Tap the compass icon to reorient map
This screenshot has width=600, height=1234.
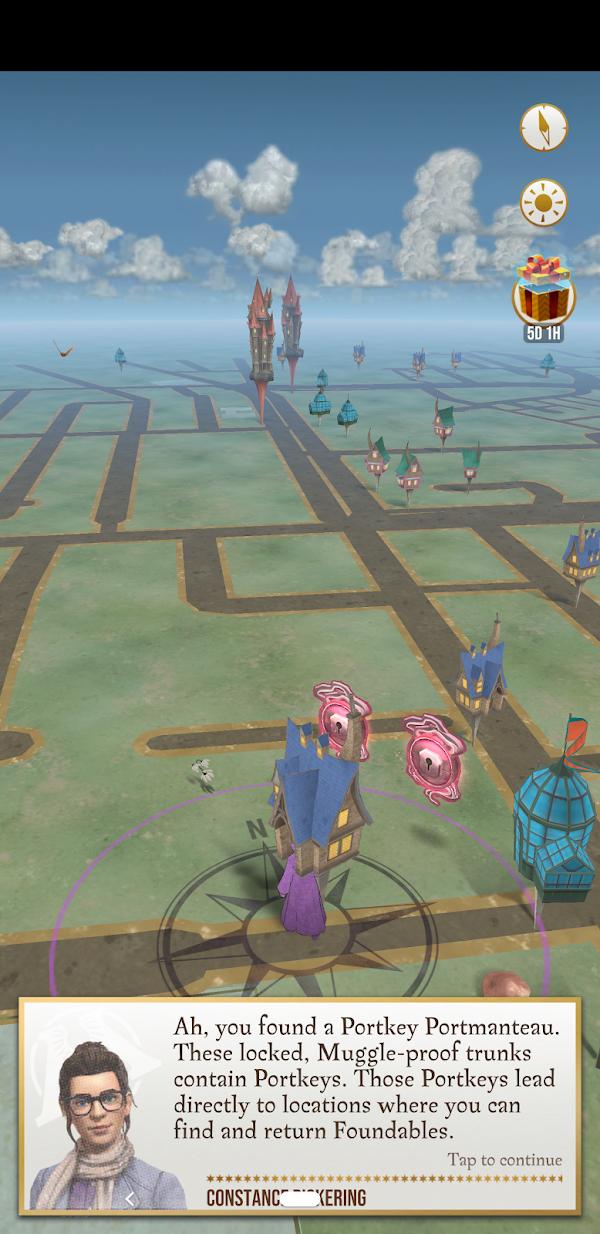coord(544,127)
